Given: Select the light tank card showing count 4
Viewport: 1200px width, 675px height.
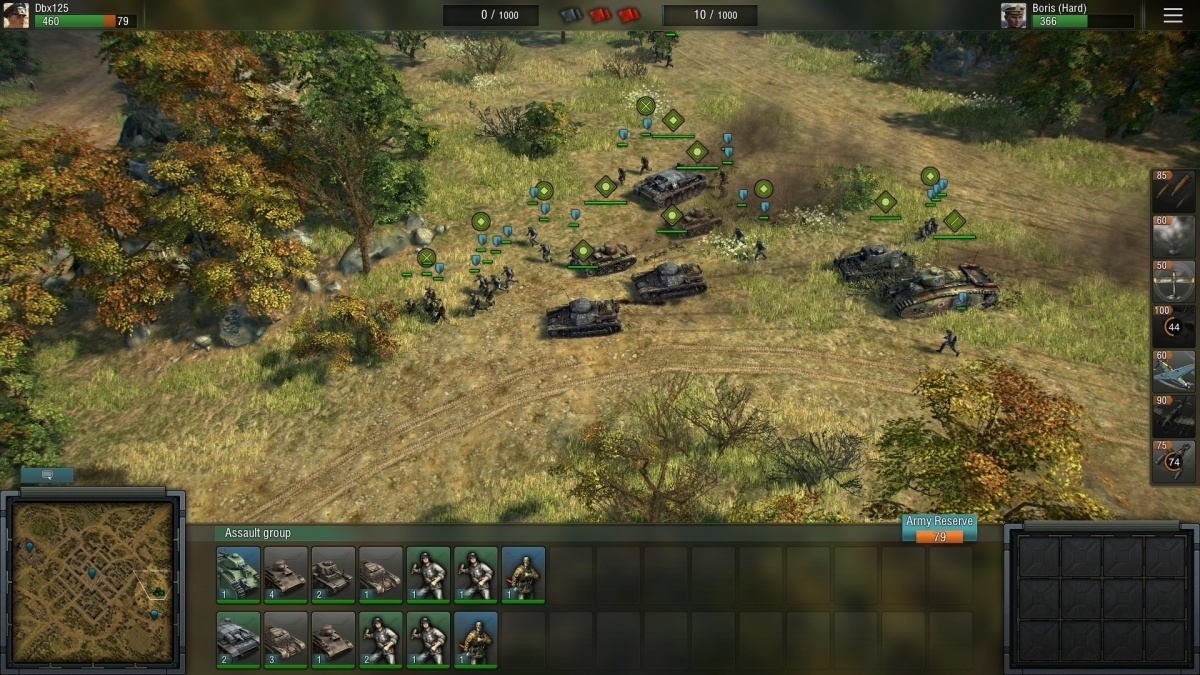Looking at the screenshot, I should click(x=285, y=574).
